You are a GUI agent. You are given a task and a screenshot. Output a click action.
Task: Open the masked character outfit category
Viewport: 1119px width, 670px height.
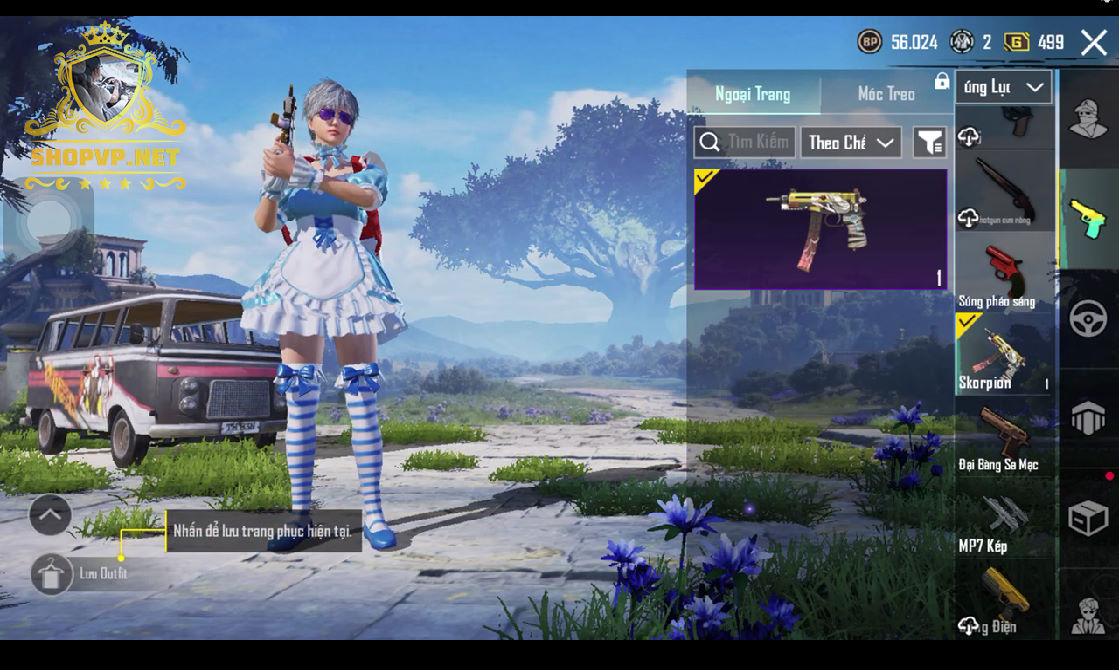point(1088,119)
